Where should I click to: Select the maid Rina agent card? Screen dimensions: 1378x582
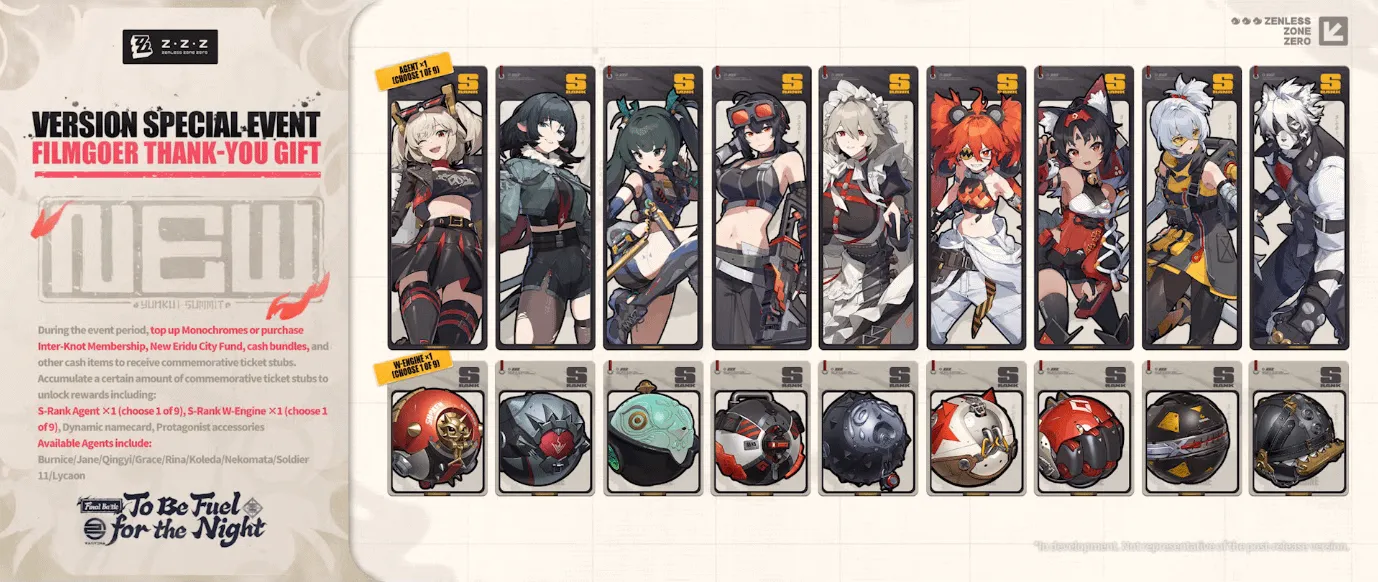coord(869,208)
